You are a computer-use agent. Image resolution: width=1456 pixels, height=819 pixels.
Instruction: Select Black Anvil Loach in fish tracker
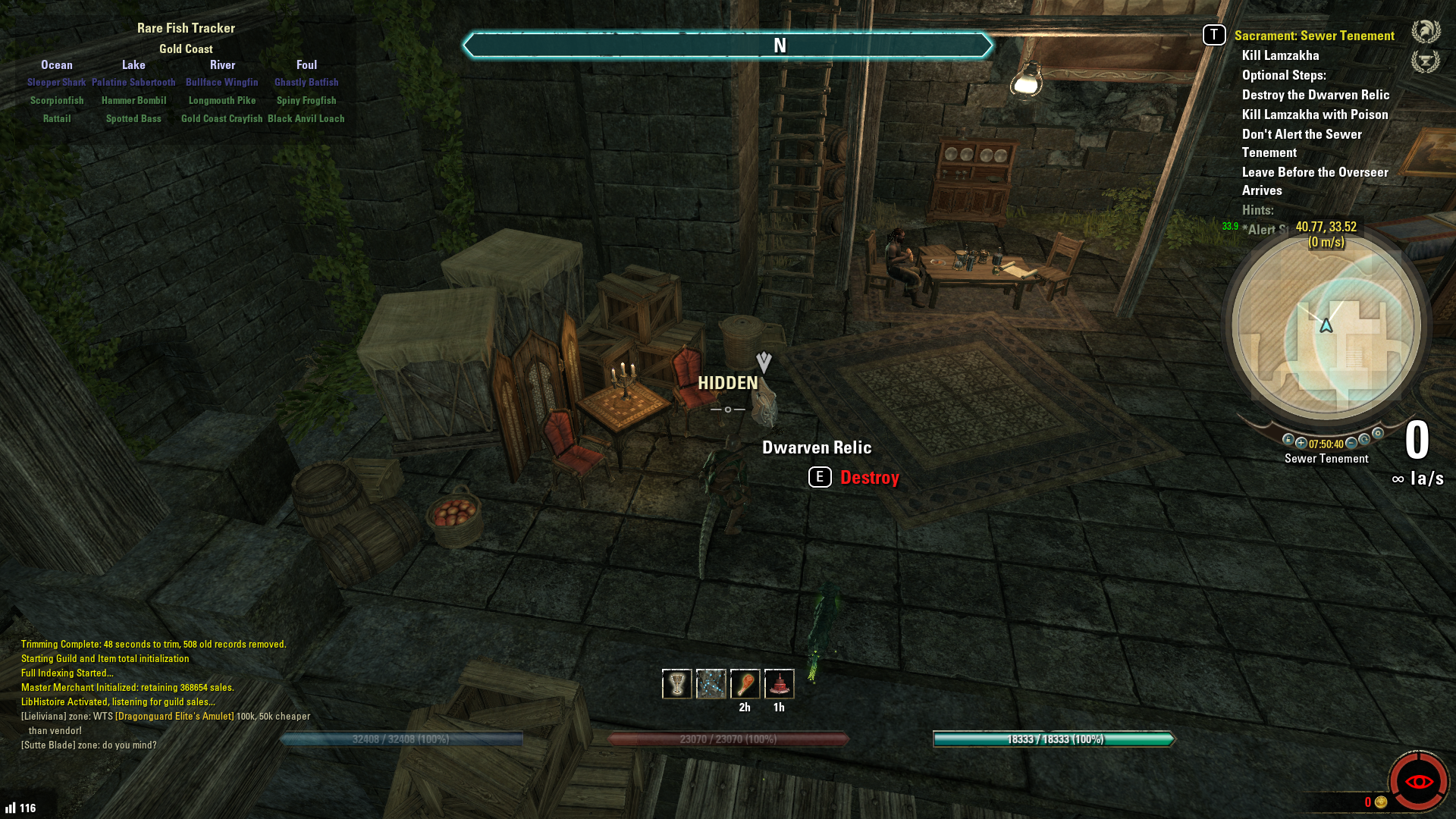coord(306,118)
